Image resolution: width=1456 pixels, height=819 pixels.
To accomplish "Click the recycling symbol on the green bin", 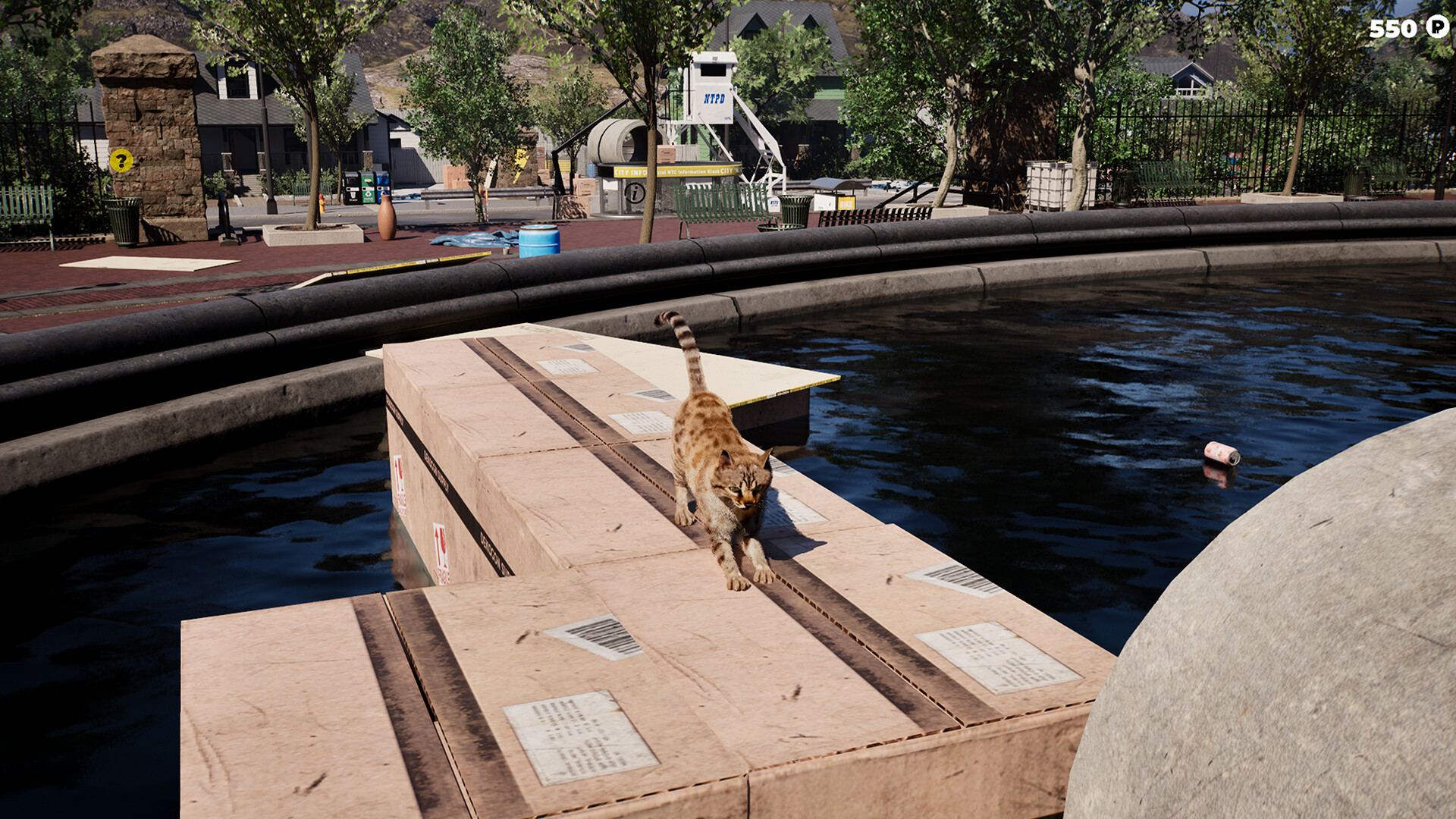I will (369, 193).
